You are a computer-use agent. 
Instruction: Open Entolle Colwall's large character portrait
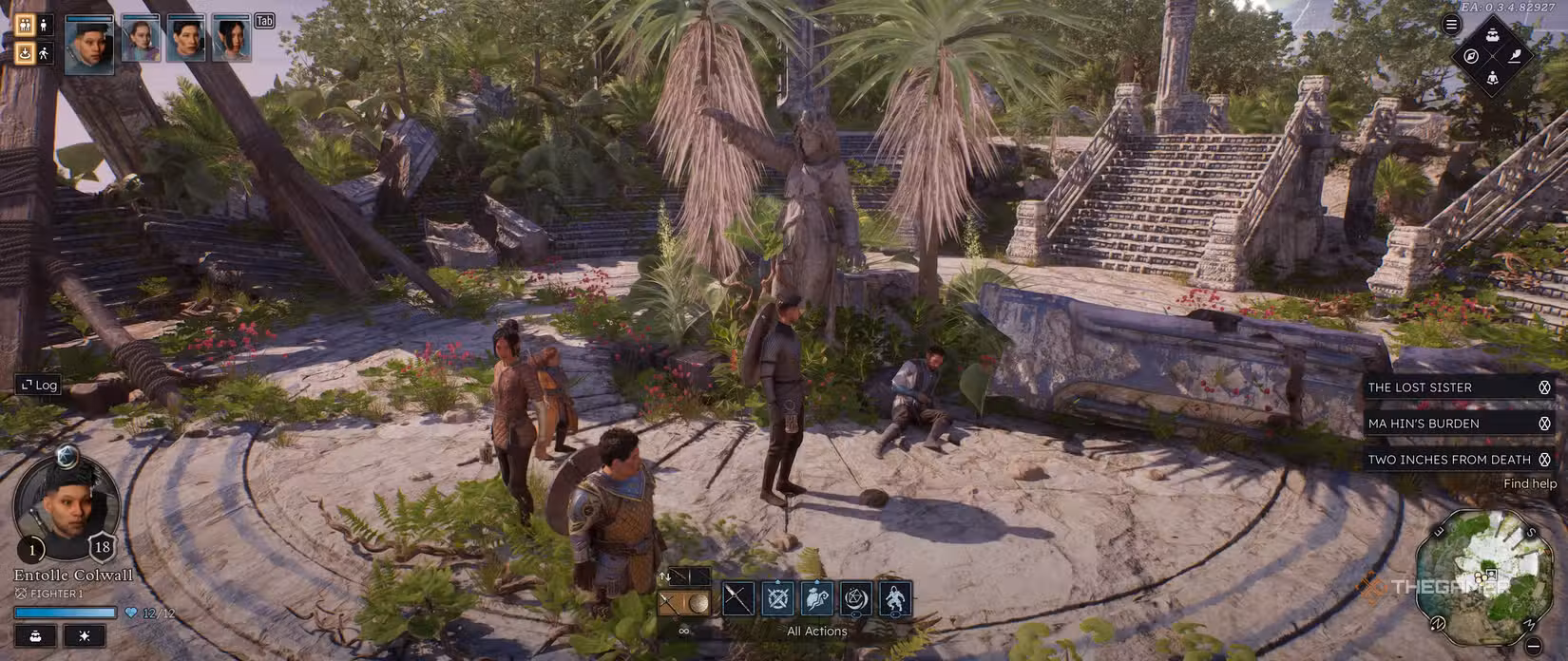tap(65, 503)
